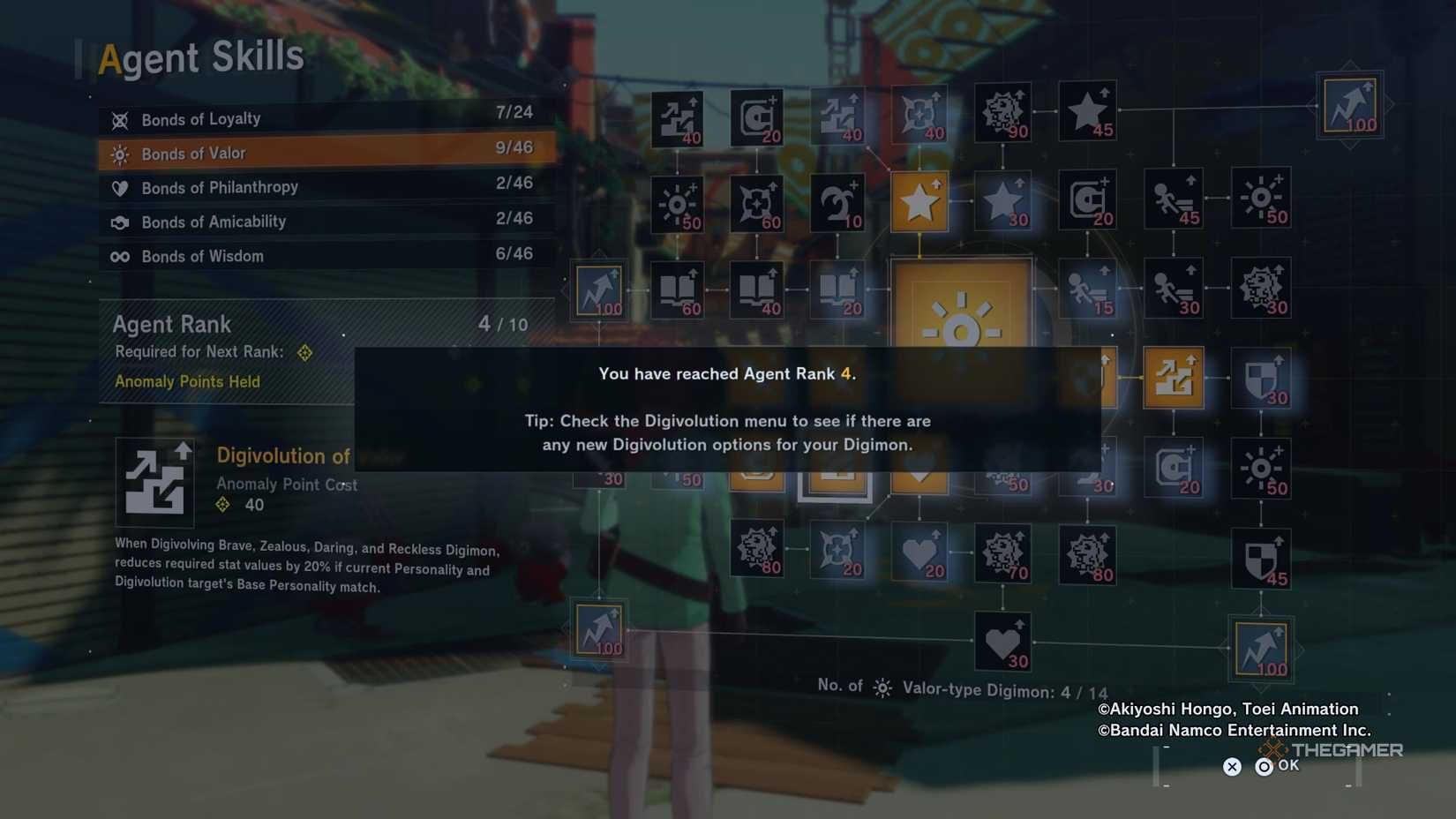Viewport: 1456px width, 819px height.
Task: Select the orange stairs Digivolution node on the right
Action: coord(1174,375)
